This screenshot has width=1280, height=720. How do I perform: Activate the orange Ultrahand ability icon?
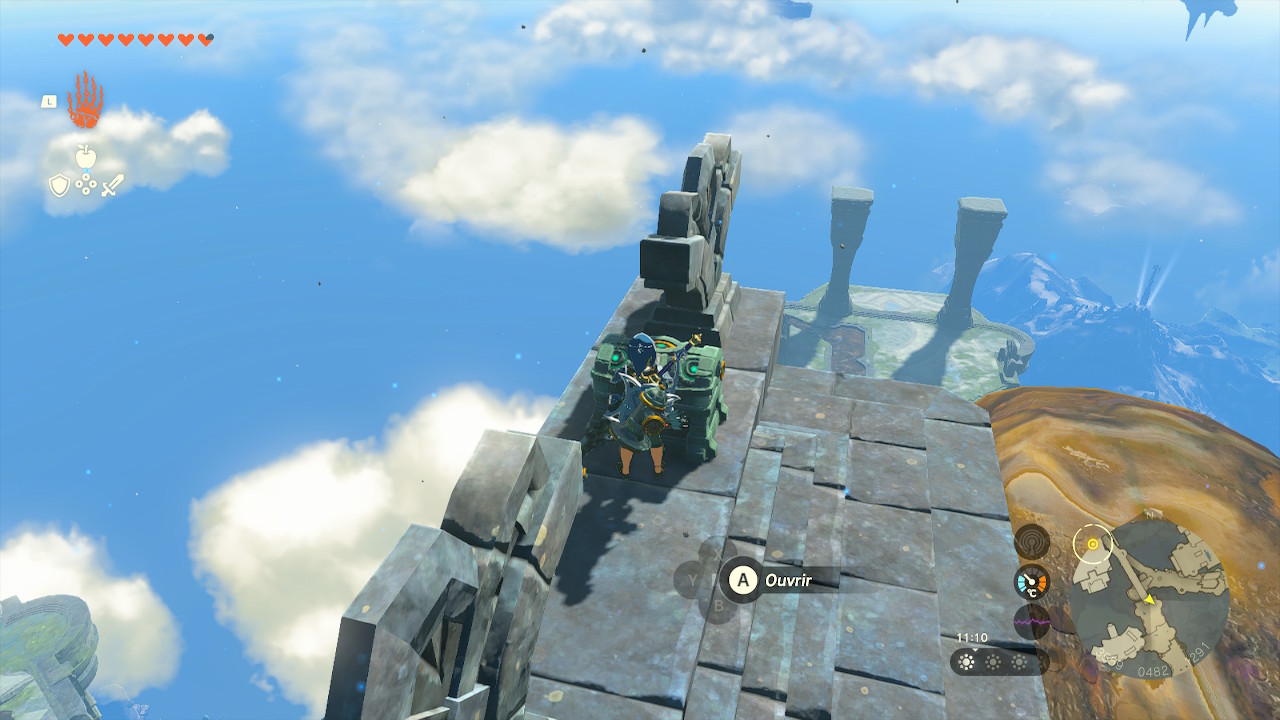tap(85, 100)
